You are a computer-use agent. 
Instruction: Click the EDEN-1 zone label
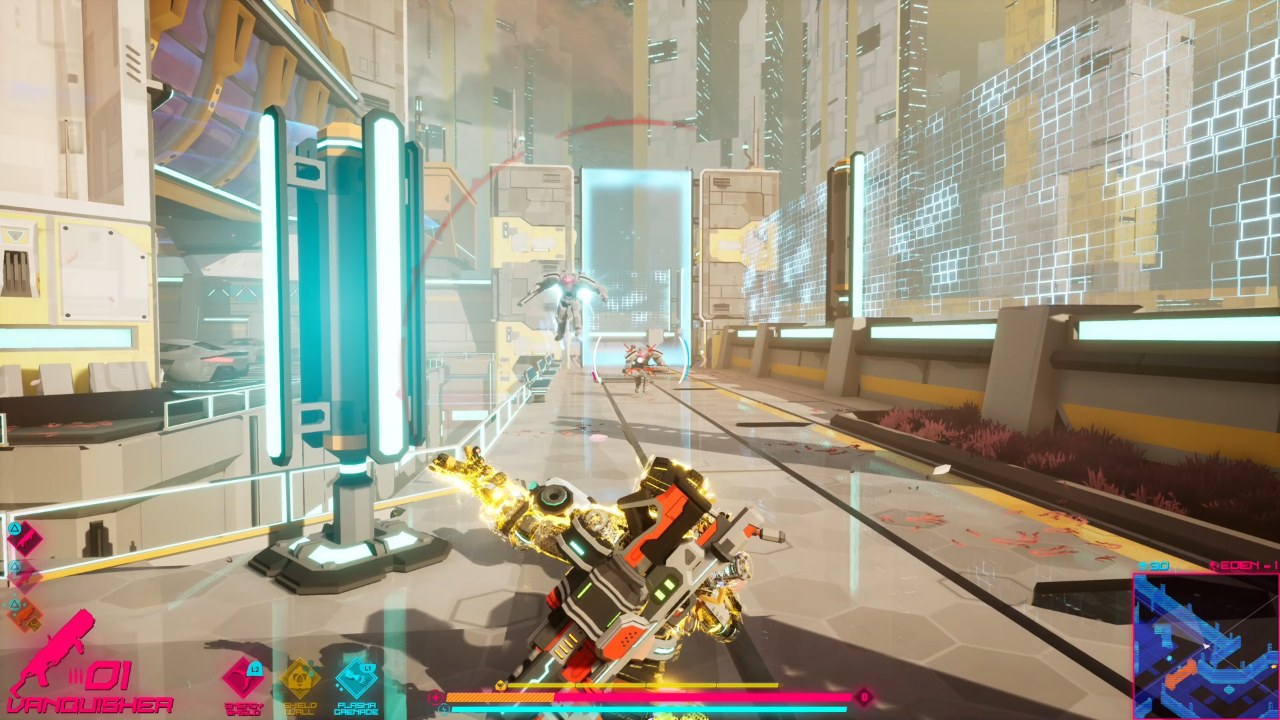1245,565
